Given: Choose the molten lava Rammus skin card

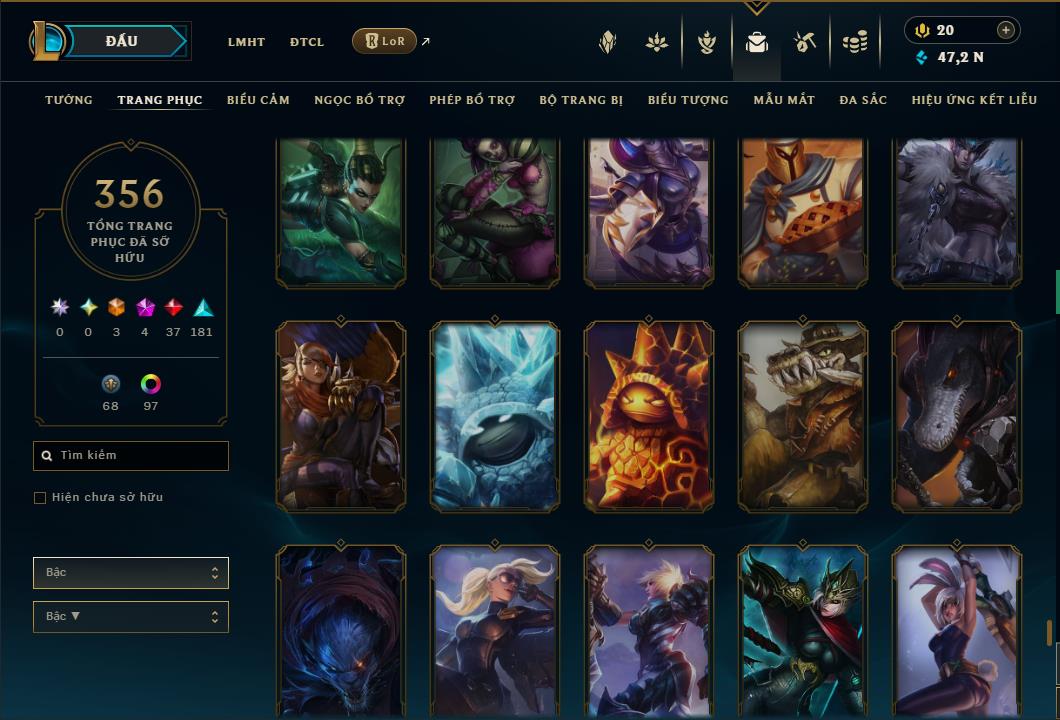Looking at the screenshot, I should click(x=649, y=416).
